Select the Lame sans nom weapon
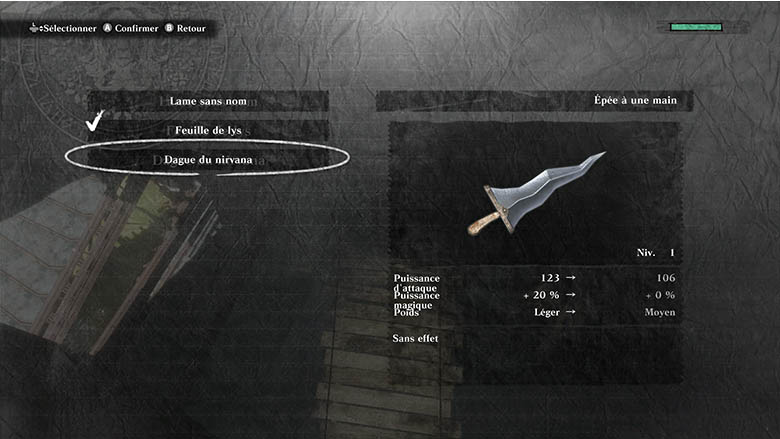The height and width of the screenshot is (439, 780). coord(208,101)
